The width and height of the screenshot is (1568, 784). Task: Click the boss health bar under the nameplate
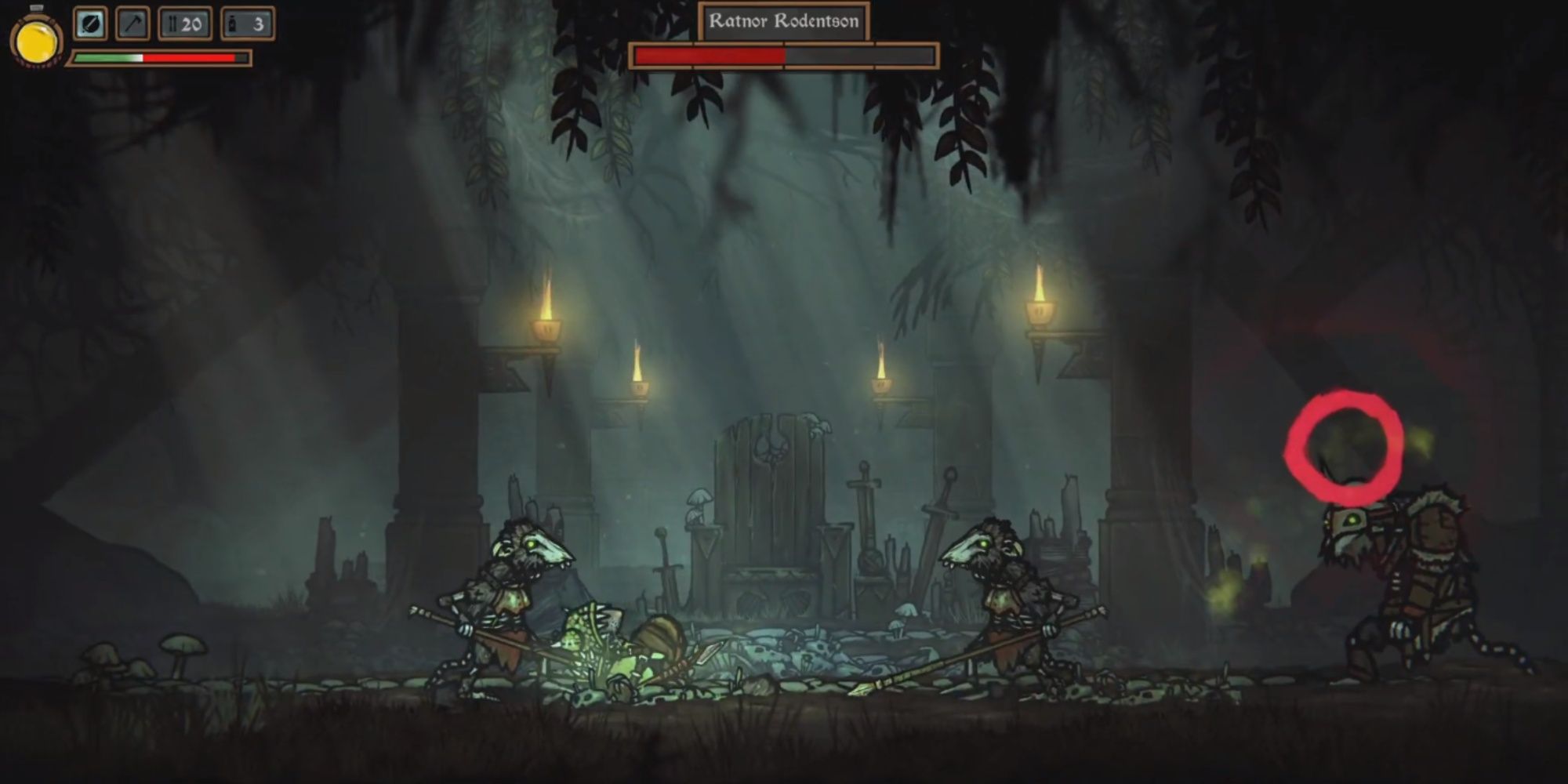point(784,56)
